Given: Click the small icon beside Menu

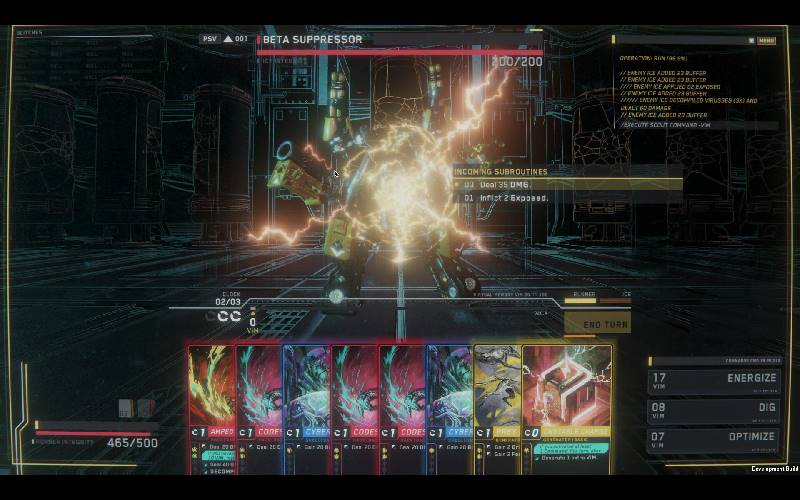Looking at the screenshot, I should pyautogui.click(x=751, y=40).
